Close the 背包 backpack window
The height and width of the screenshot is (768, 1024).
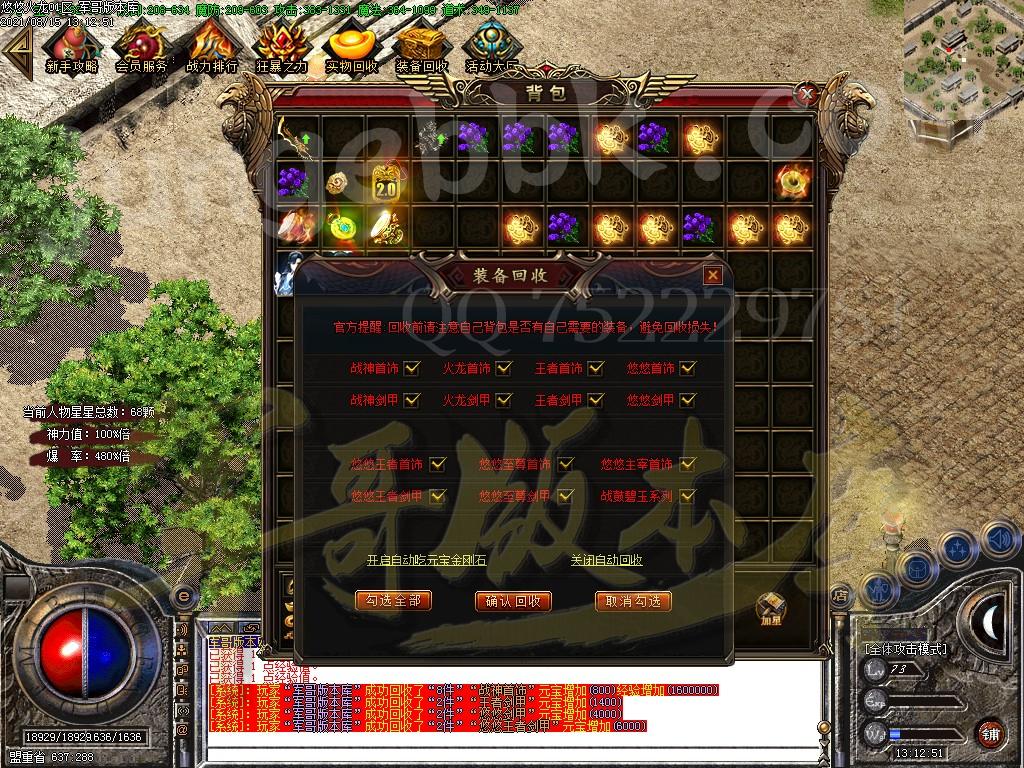[x=806, y=93]
